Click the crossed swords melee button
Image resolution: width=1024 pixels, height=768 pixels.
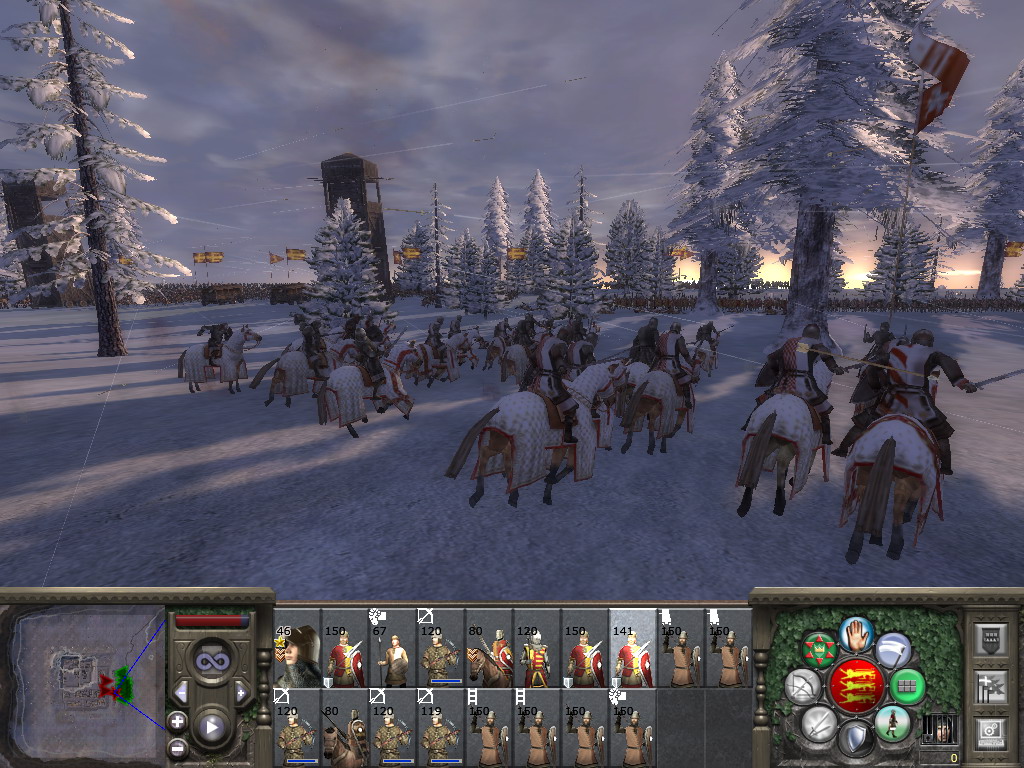click(x=820, y=722)
